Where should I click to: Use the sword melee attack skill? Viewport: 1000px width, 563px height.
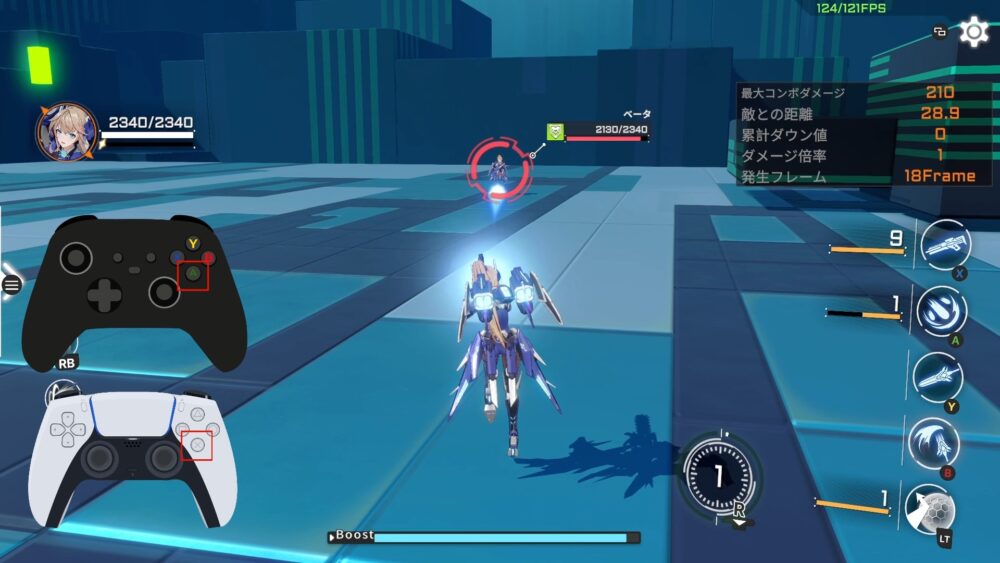(938, 377)
